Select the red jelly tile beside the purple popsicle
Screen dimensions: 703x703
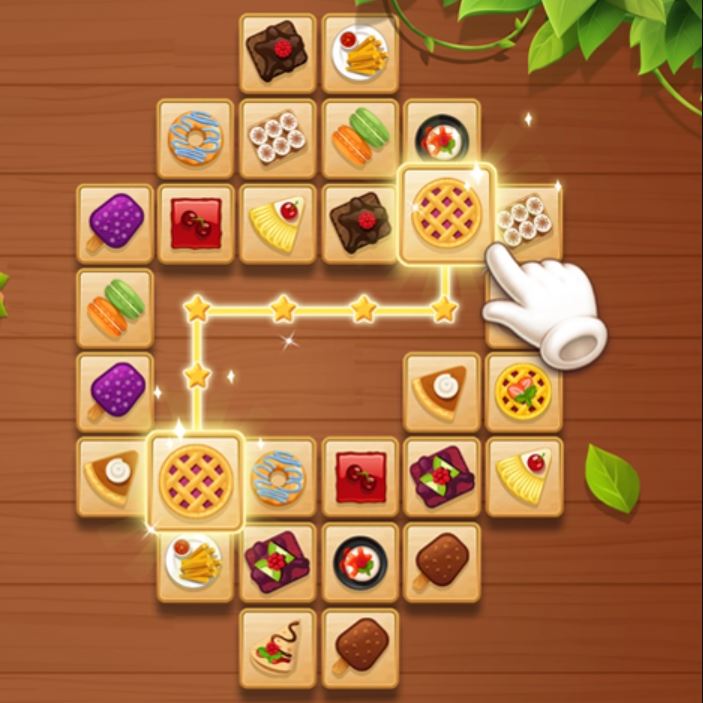(196, 222)
